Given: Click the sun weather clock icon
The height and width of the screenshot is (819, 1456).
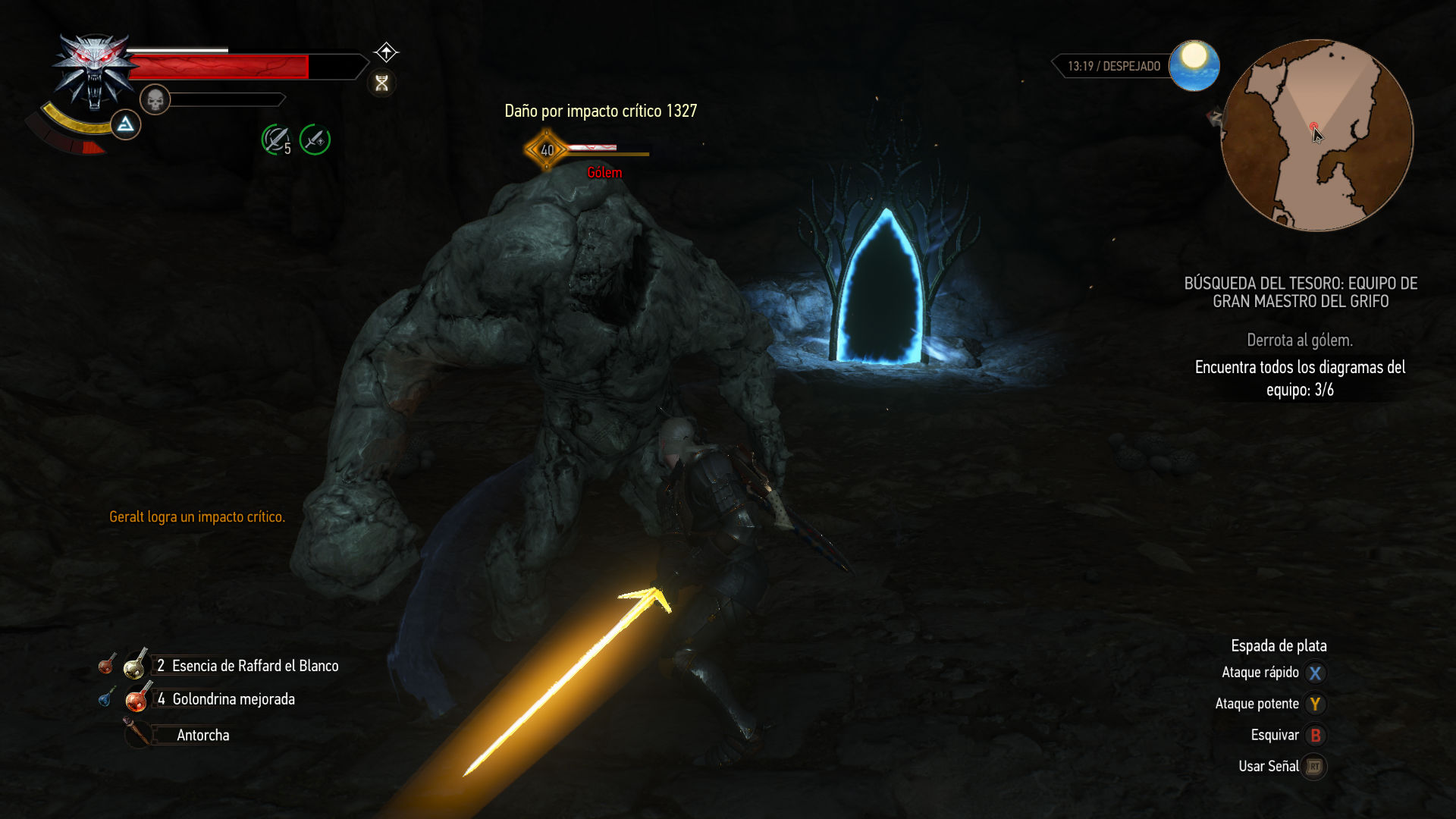Looking at the screenshot, I should click(x=1194, y=65).
